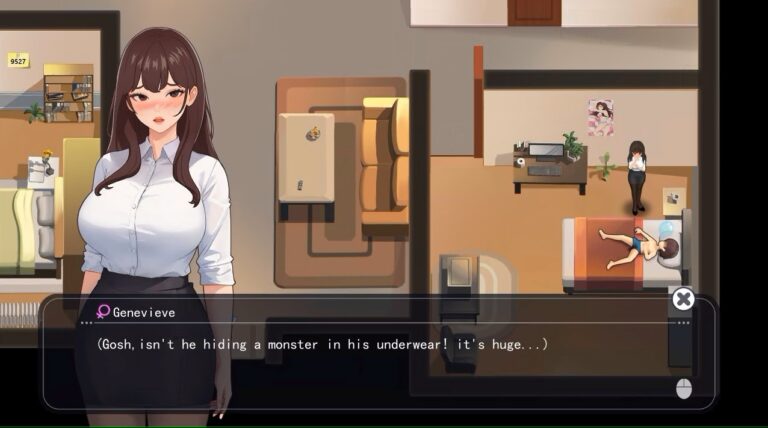Close the dialogue box with the X button
Screen dimensions: 768x428
coord(683,299)
